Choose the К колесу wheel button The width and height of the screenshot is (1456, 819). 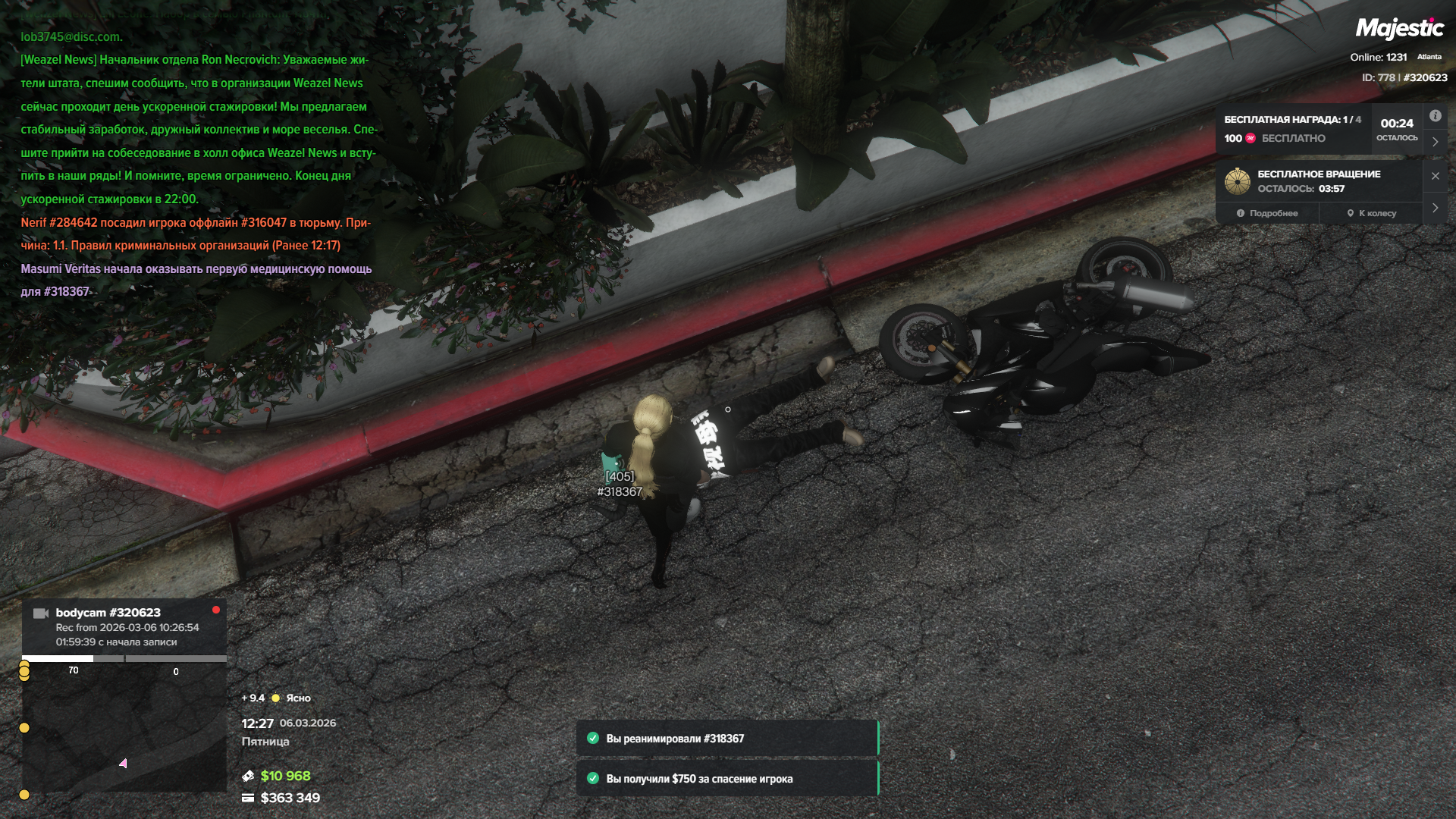point(1372,213)
